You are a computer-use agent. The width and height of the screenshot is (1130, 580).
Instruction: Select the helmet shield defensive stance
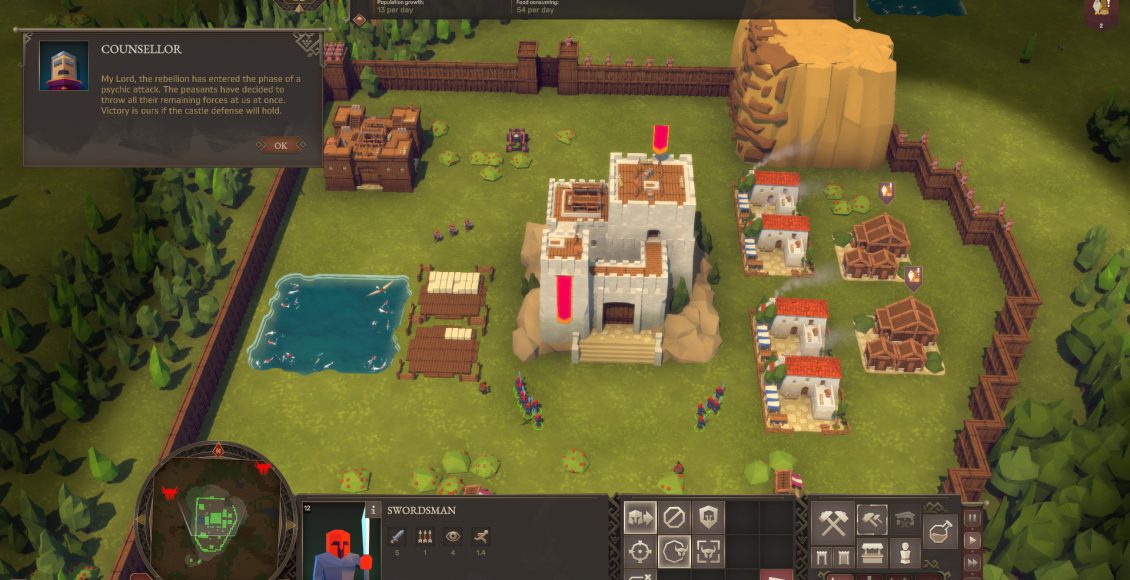(708, 517)
